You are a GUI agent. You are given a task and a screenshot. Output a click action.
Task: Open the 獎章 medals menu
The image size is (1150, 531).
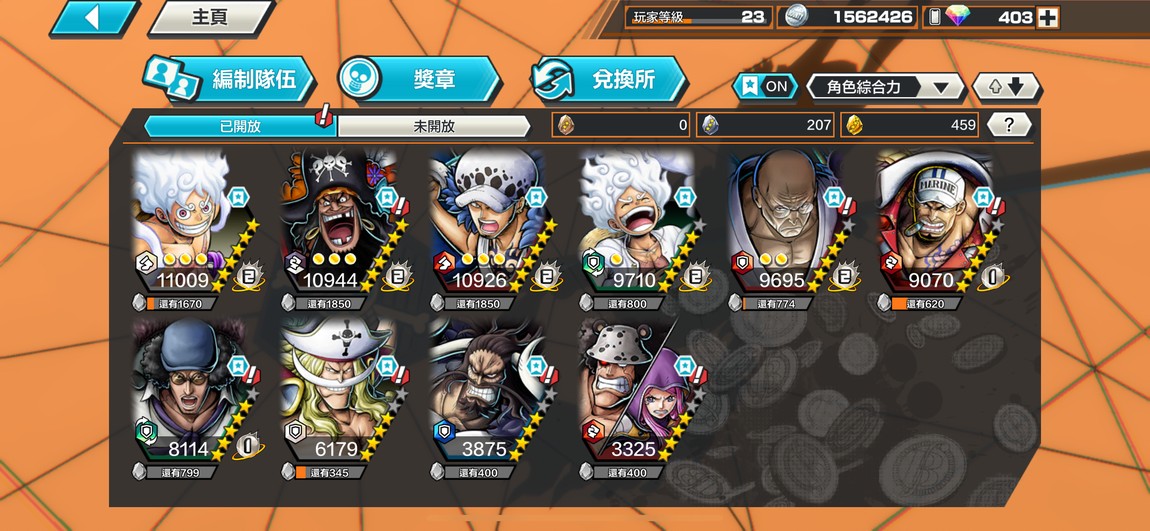click(418, 80)
